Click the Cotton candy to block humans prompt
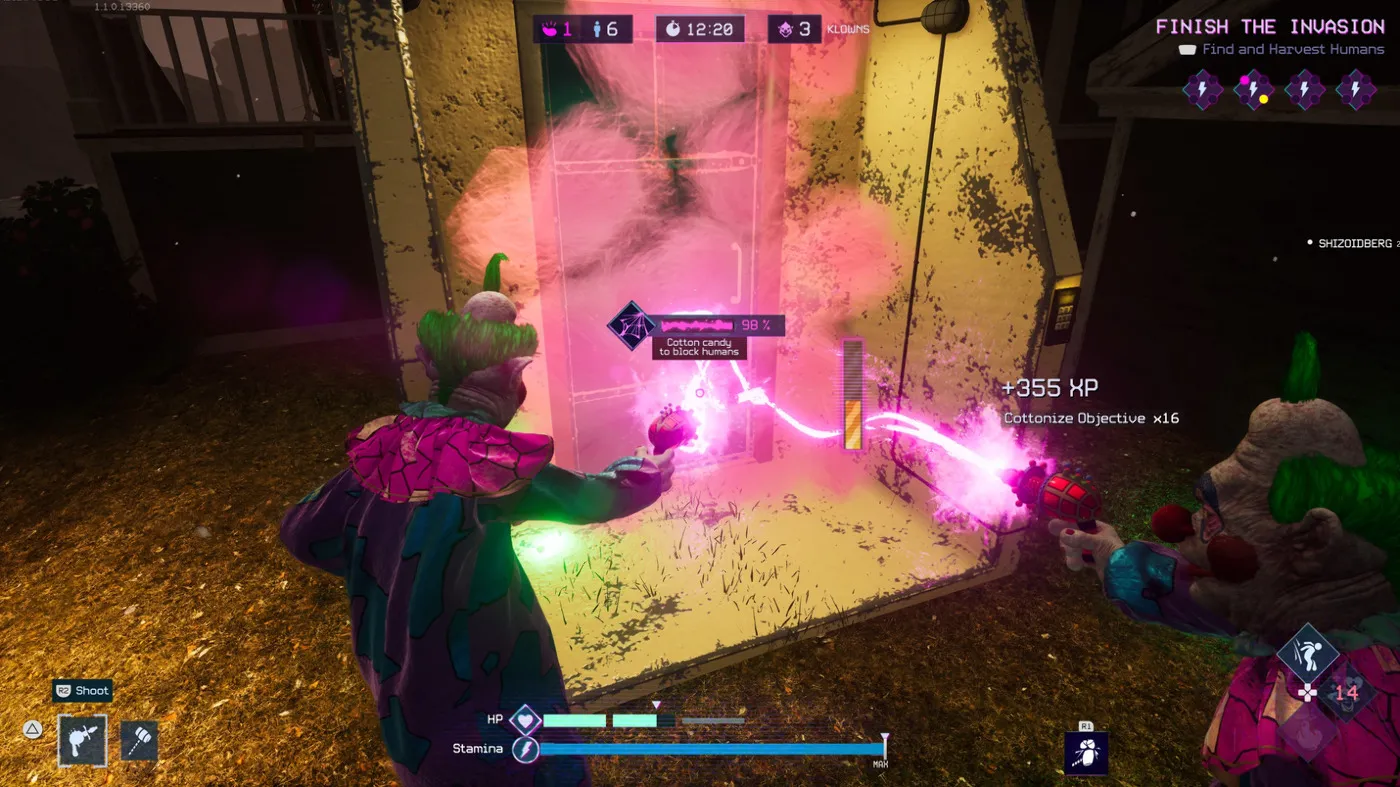 coord(699,347)
